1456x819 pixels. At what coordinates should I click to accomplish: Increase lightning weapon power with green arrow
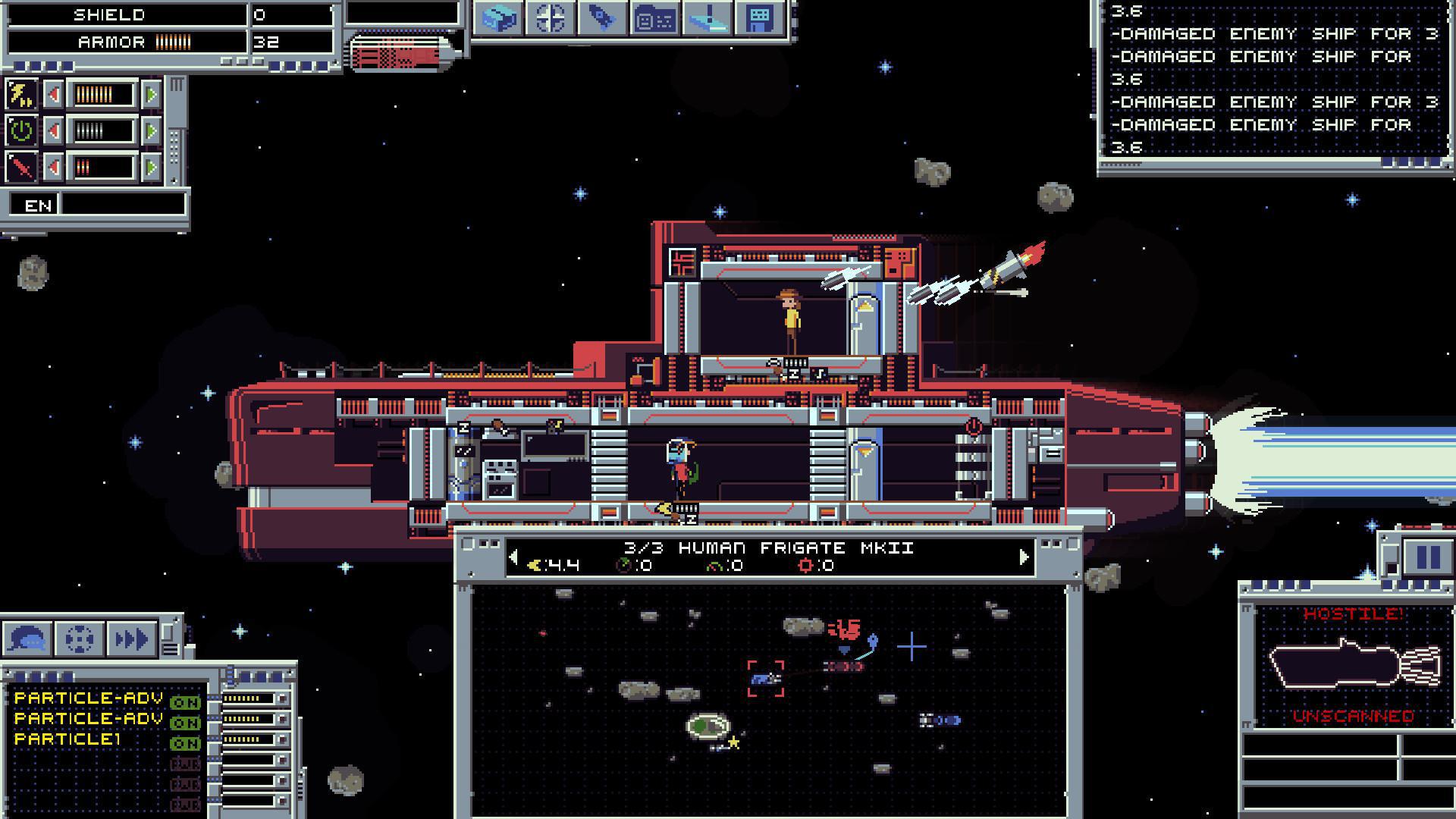152,95
